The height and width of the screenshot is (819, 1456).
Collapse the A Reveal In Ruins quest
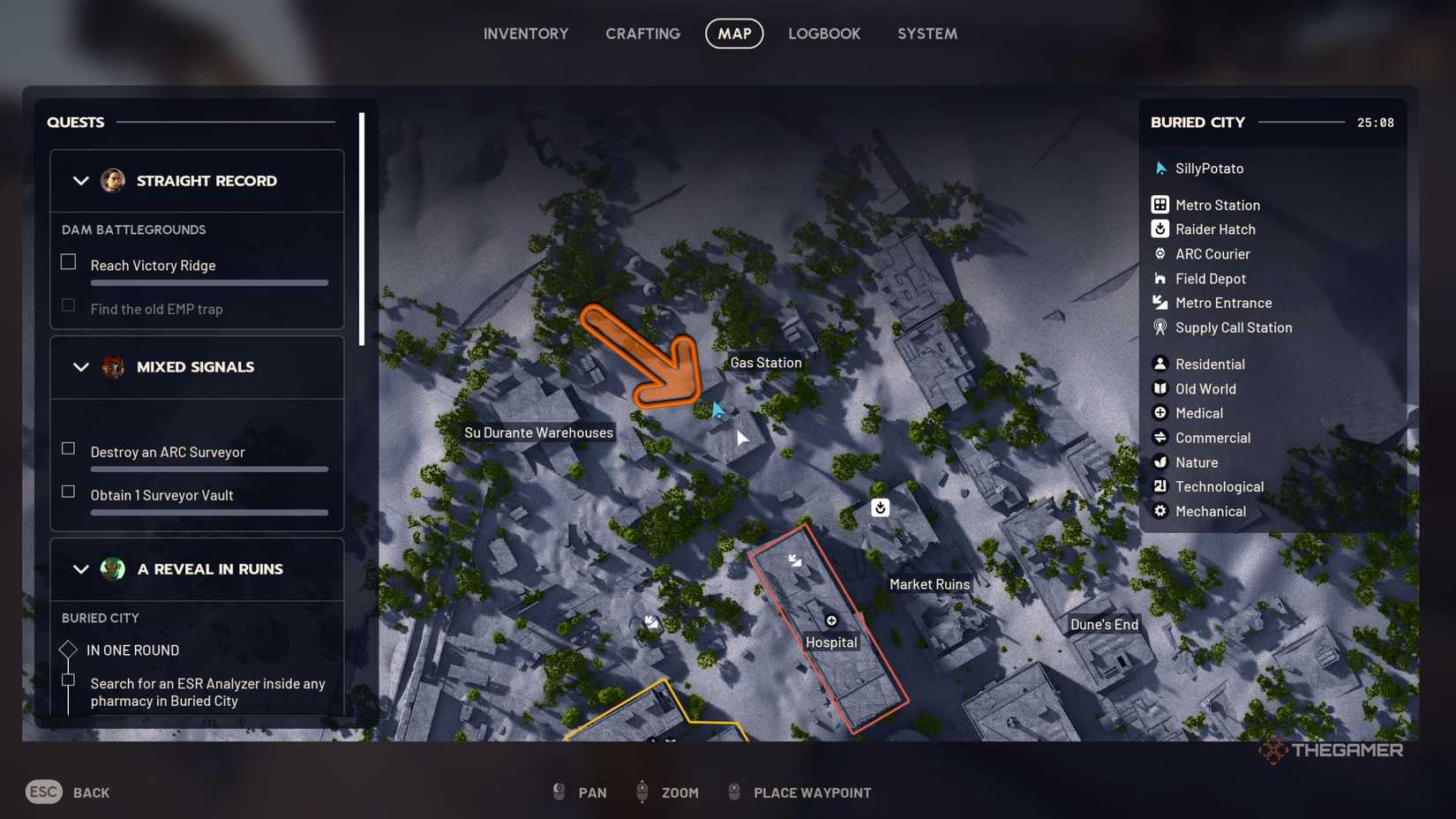[81, 569]
